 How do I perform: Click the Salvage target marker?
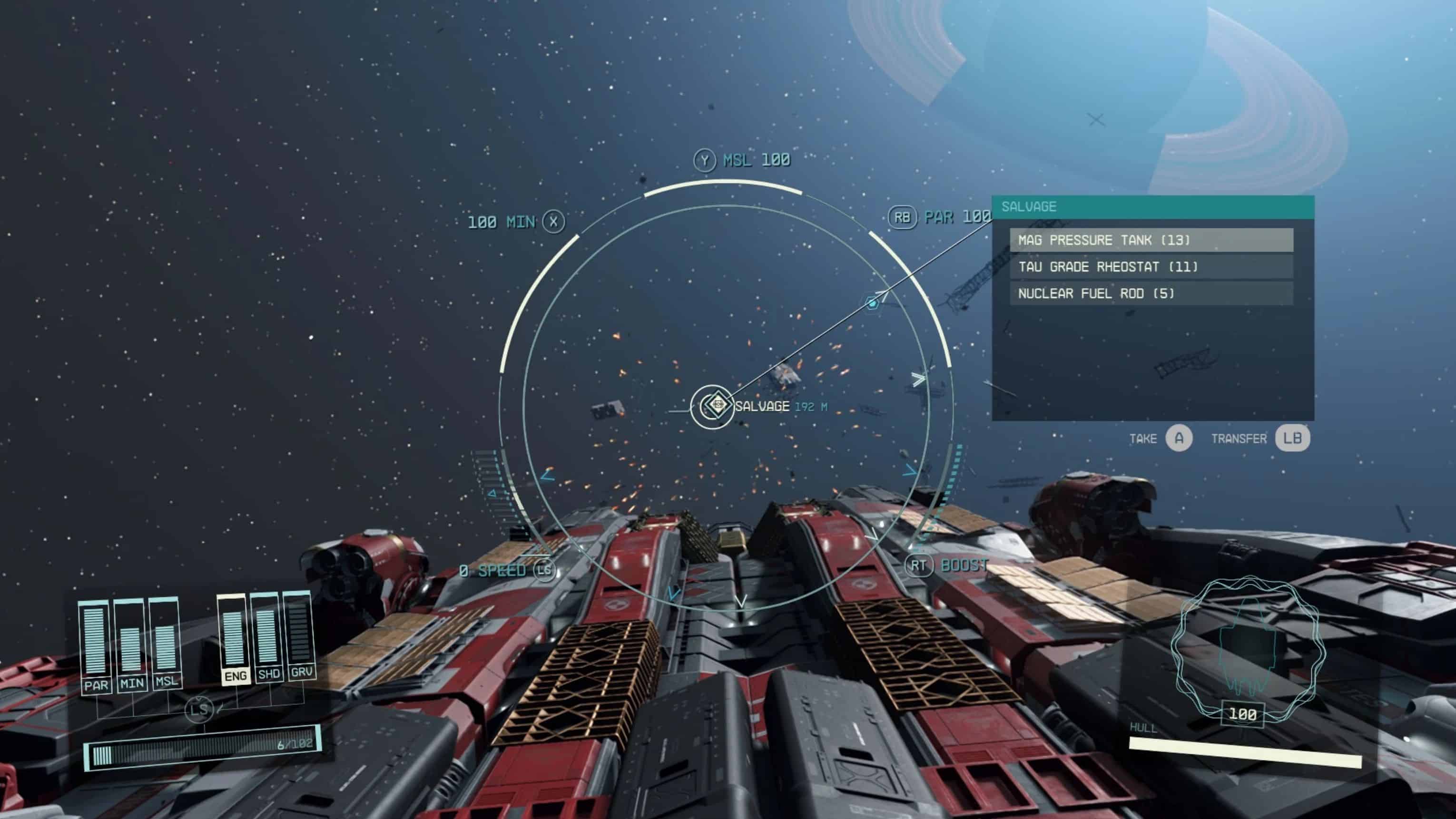coord(712,406)
